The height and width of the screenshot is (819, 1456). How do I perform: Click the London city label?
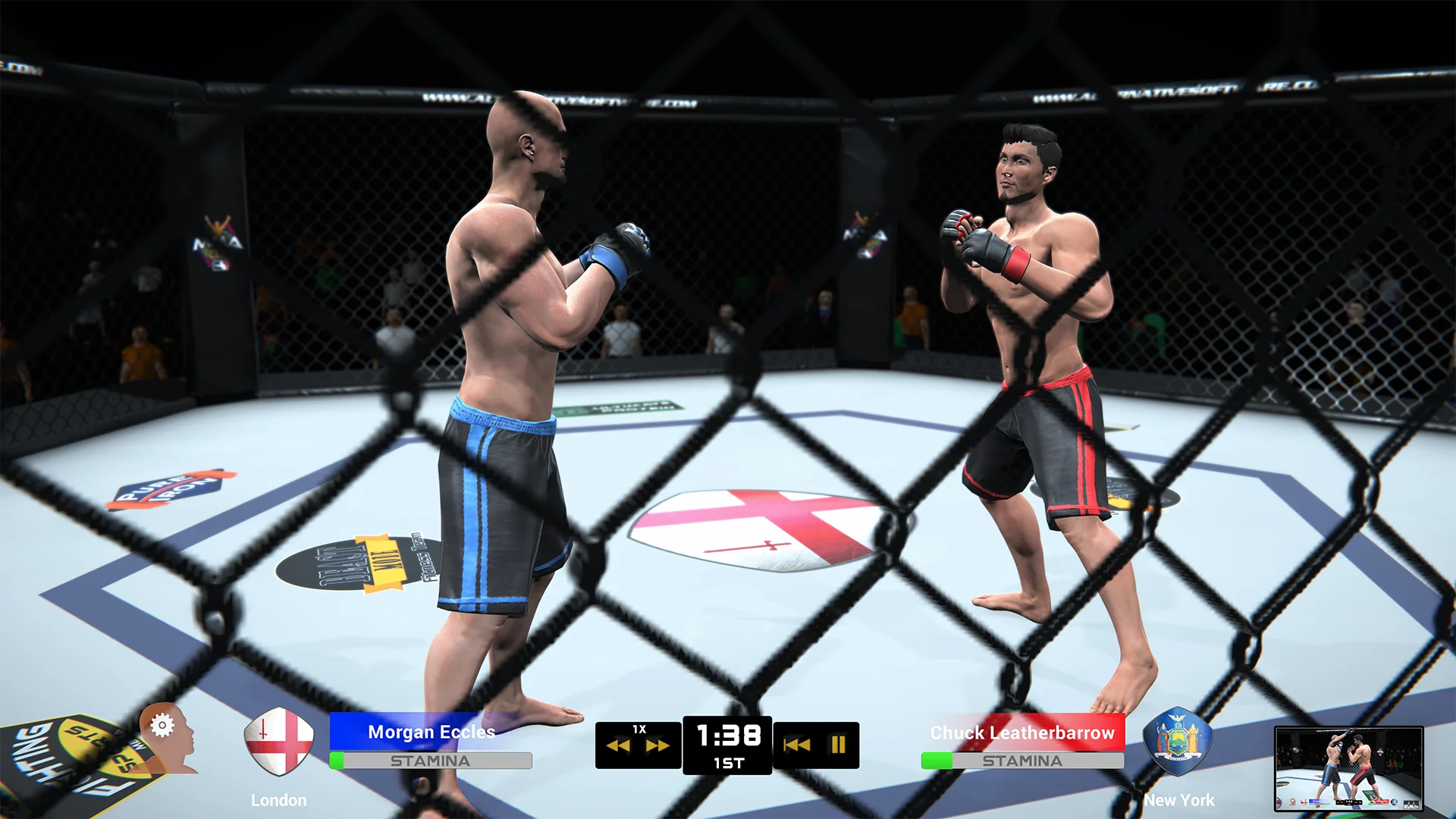pos(278,799)
